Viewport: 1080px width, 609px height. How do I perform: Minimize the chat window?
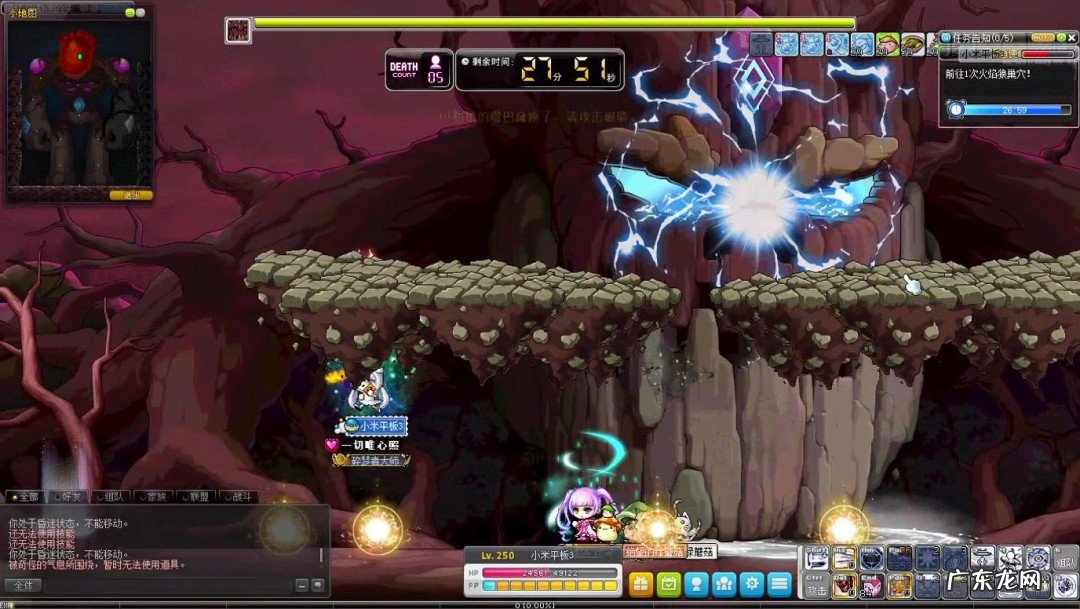point(303,585)
